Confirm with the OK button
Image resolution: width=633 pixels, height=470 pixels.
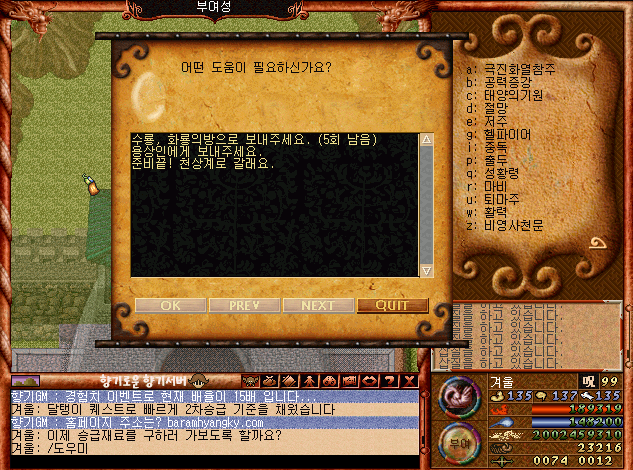[x=170, y=305]
